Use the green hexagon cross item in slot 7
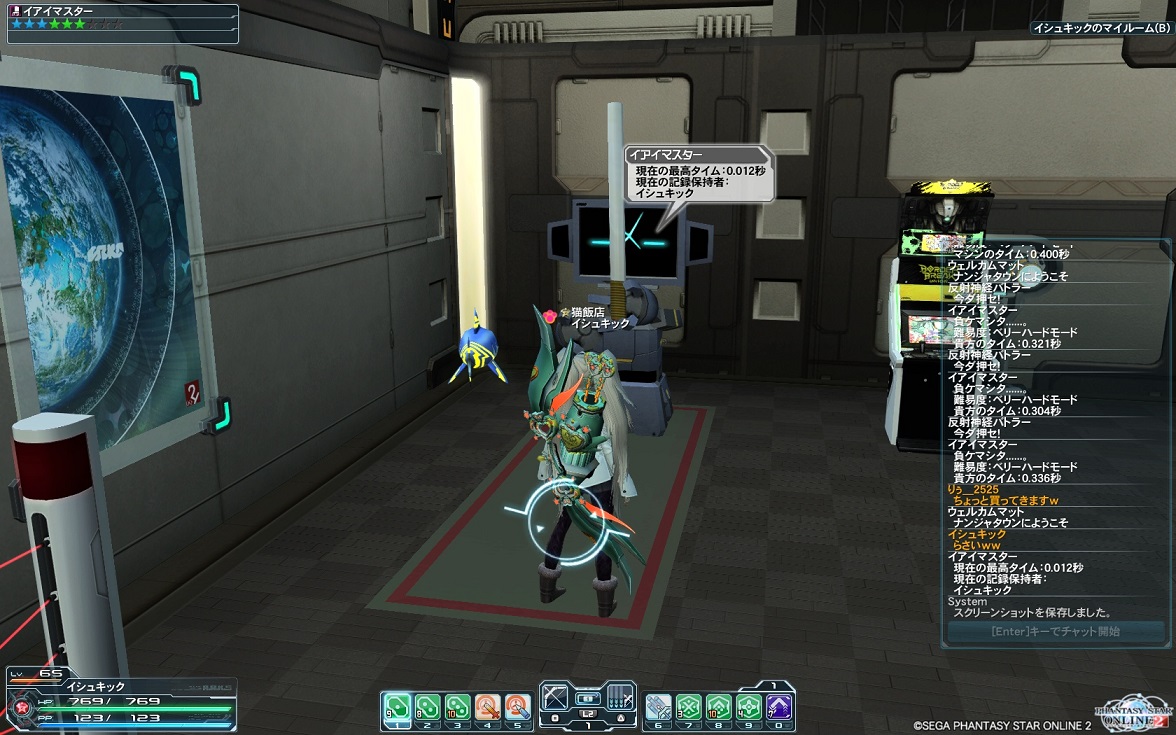Screen dimensions: 1176x735 689,707
